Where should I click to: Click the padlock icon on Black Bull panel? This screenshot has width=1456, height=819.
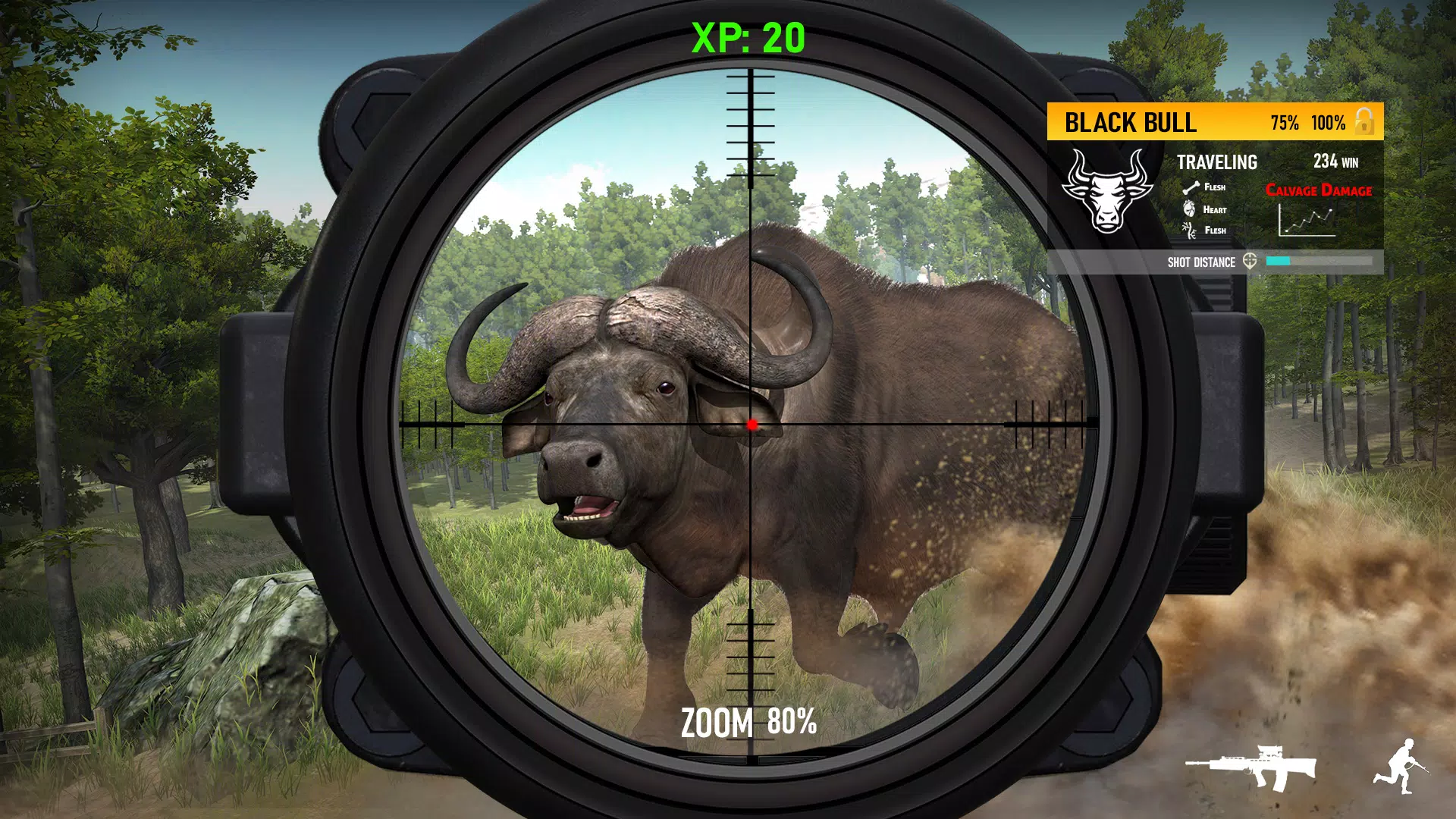tap(1364, 121)
